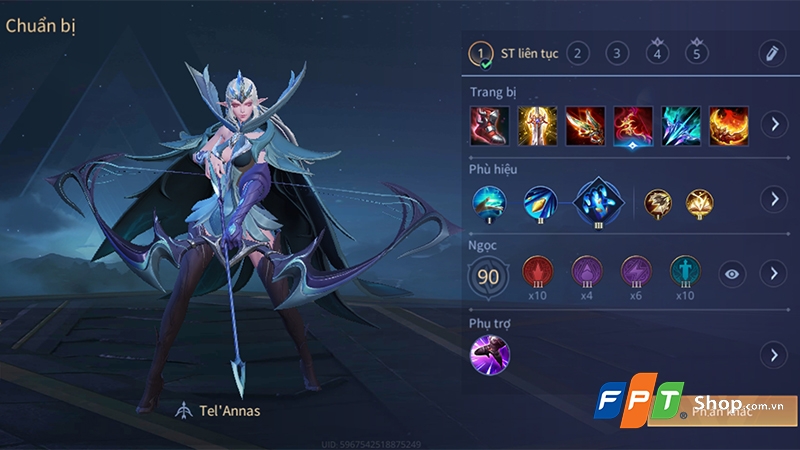This screenshot has height=450, width=800.
Task: Select the red gem with x10
Action: click(538, 272)
